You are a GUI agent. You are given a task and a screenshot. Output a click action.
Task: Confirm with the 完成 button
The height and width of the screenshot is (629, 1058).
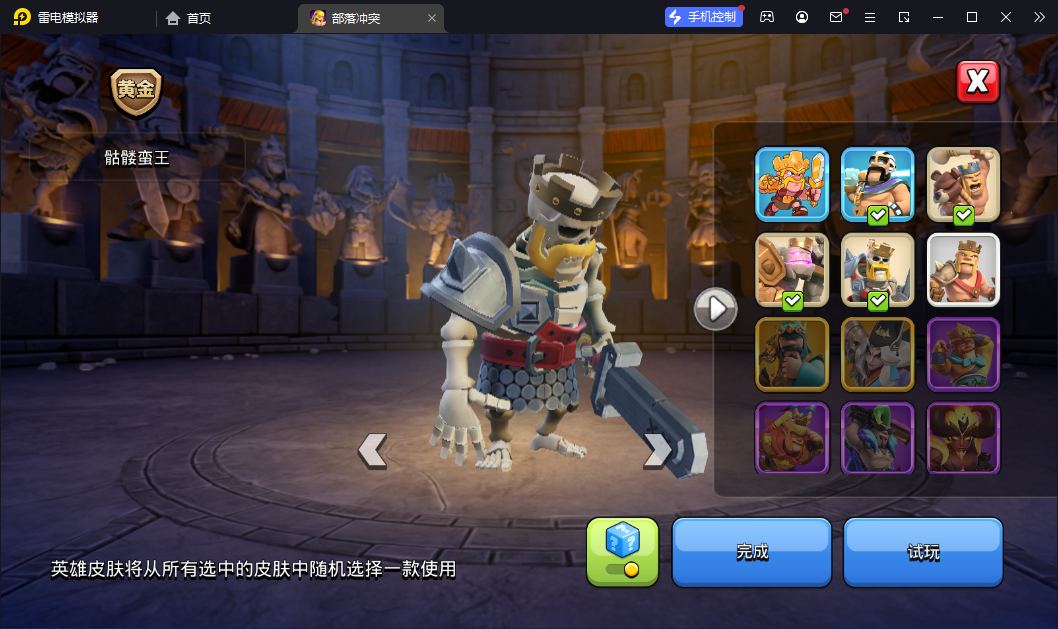752,551
